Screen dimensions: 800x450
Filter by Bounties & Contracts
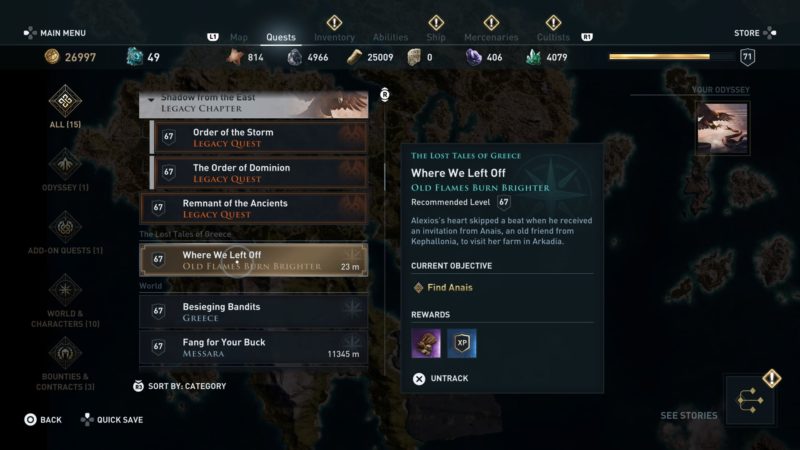pos(65,362)
